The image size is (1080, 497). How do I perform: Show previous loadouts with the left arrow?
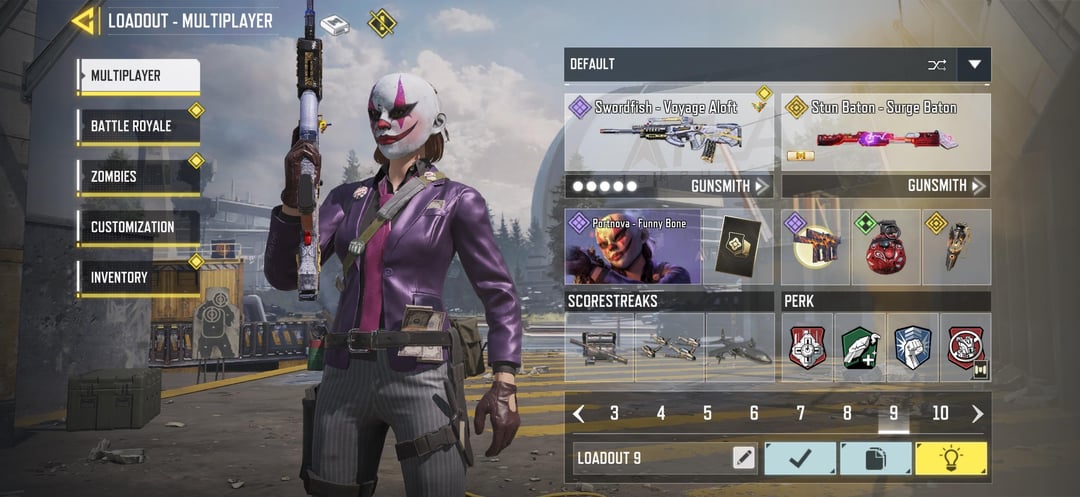coord(579,413)
